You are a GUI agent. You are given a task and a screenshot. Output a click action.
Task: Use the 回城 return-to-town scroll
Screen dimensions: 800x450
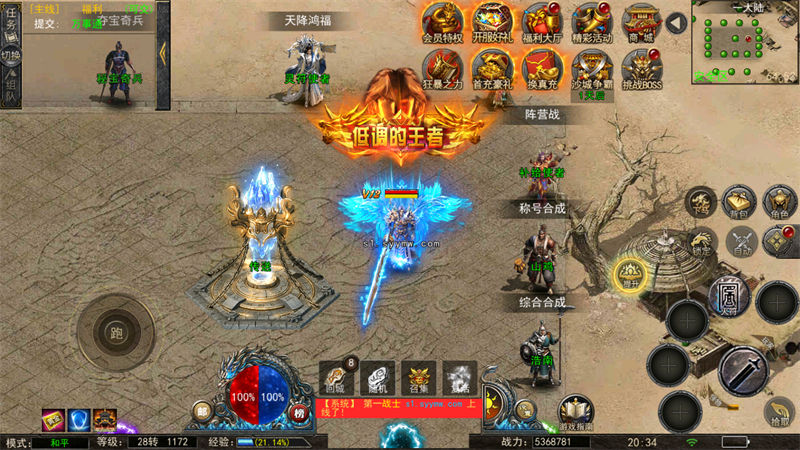334,377
